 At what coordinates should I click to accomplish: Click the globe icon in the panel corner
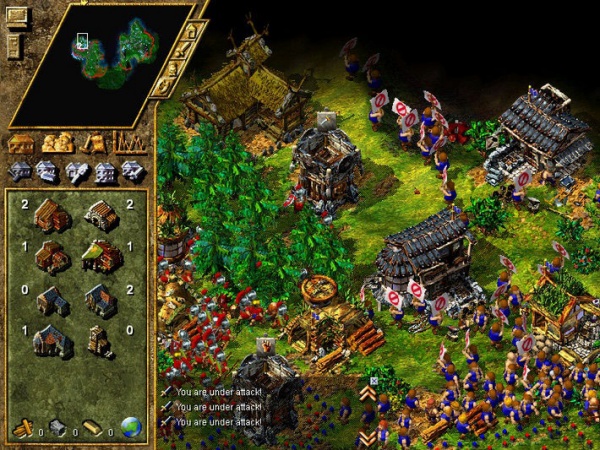pos(131,427)
